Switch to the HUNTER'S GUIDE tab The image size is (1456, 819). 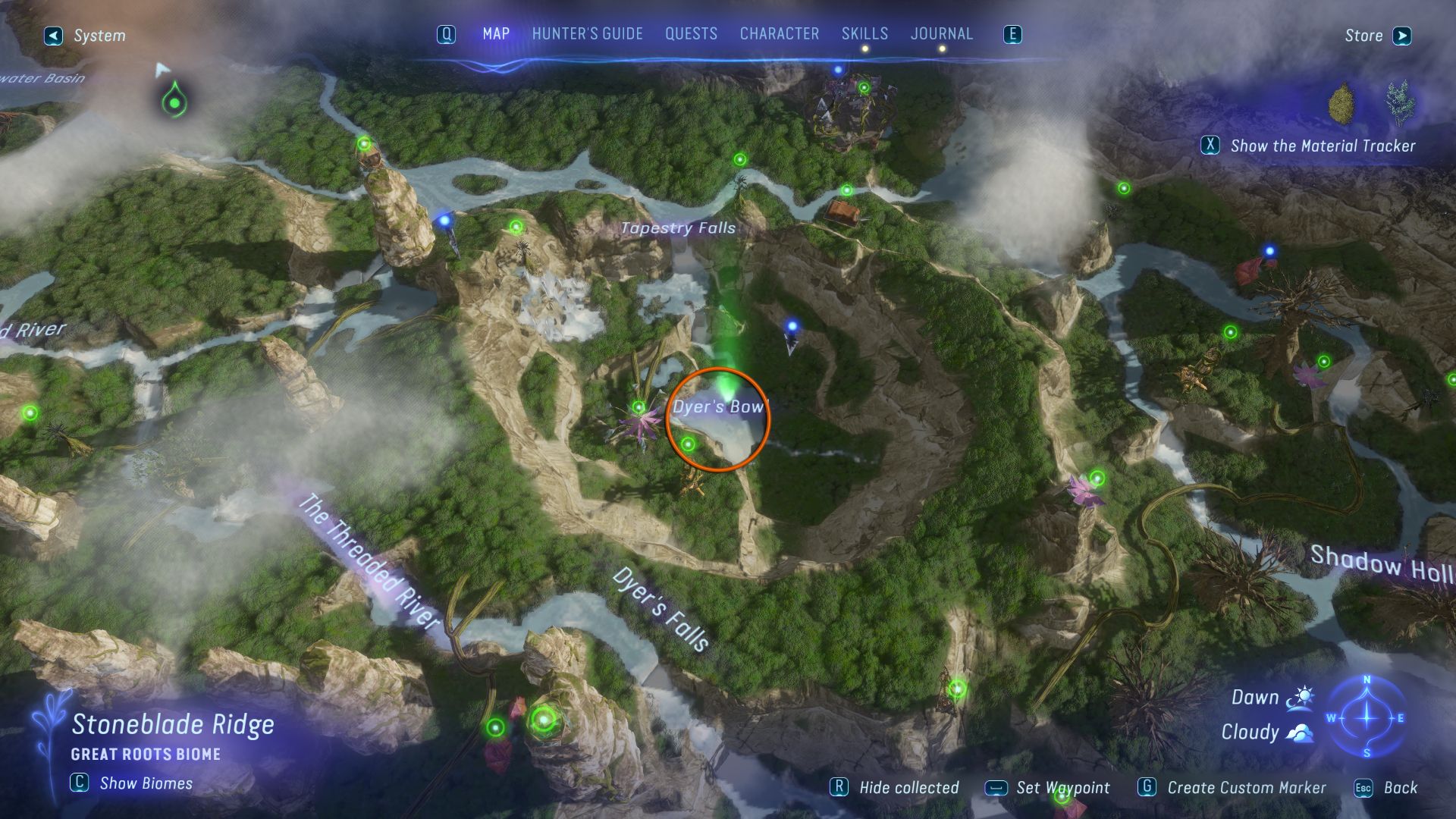587,33
